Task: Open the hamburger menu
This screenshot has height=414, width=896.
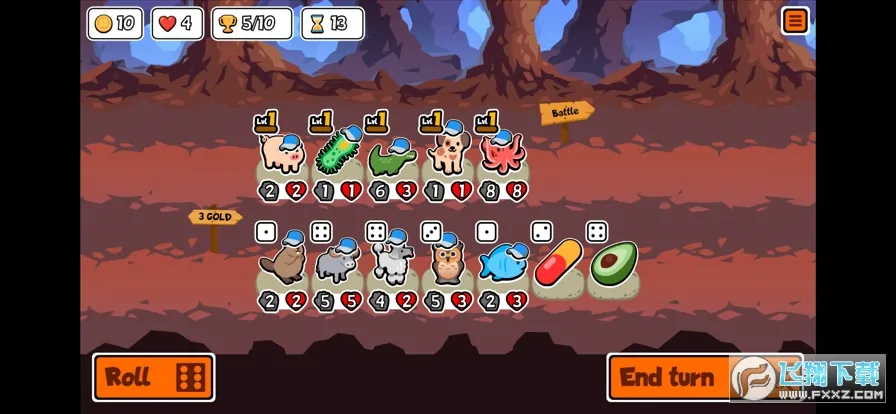Action: point(795,21)
